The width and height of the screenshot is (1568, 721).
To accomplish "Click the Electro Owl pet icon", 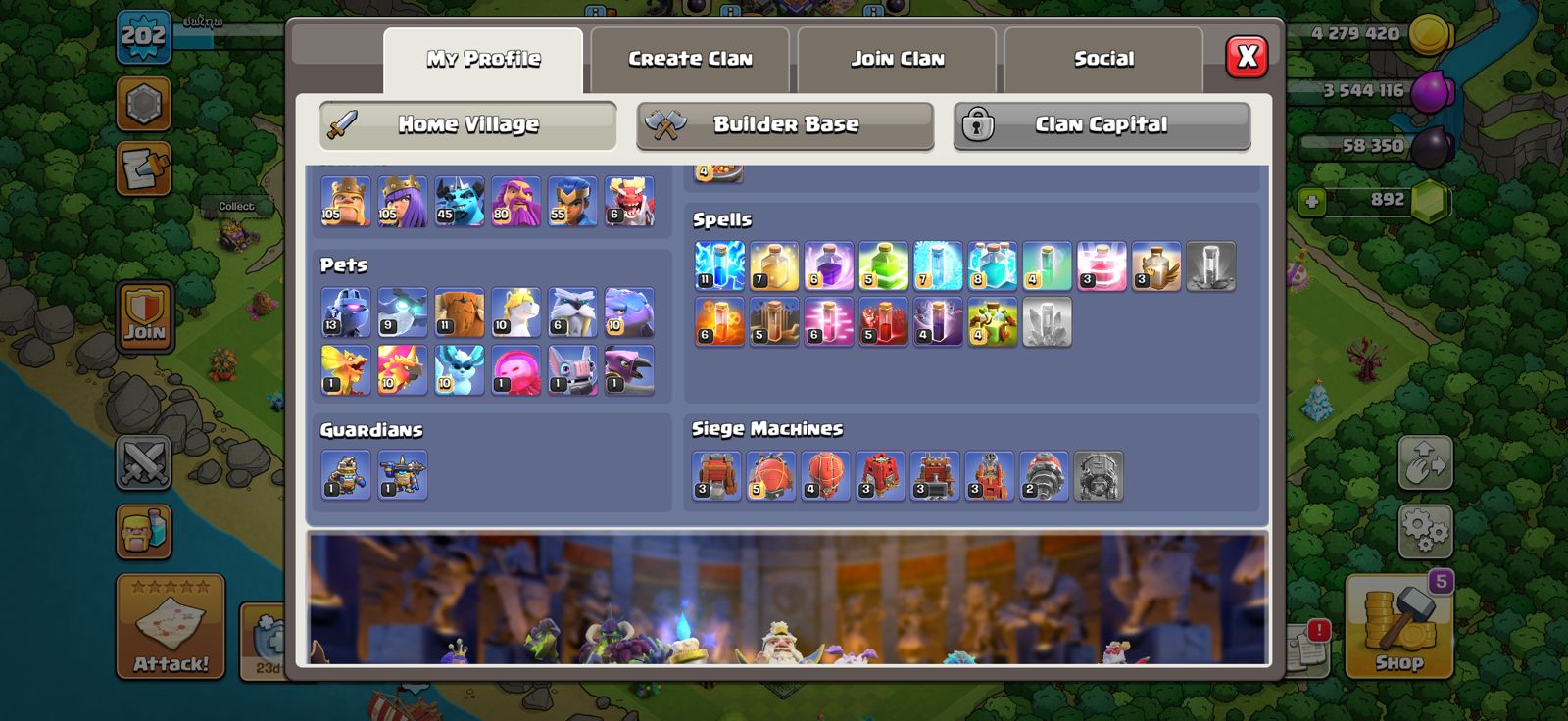I will [402, 311].
